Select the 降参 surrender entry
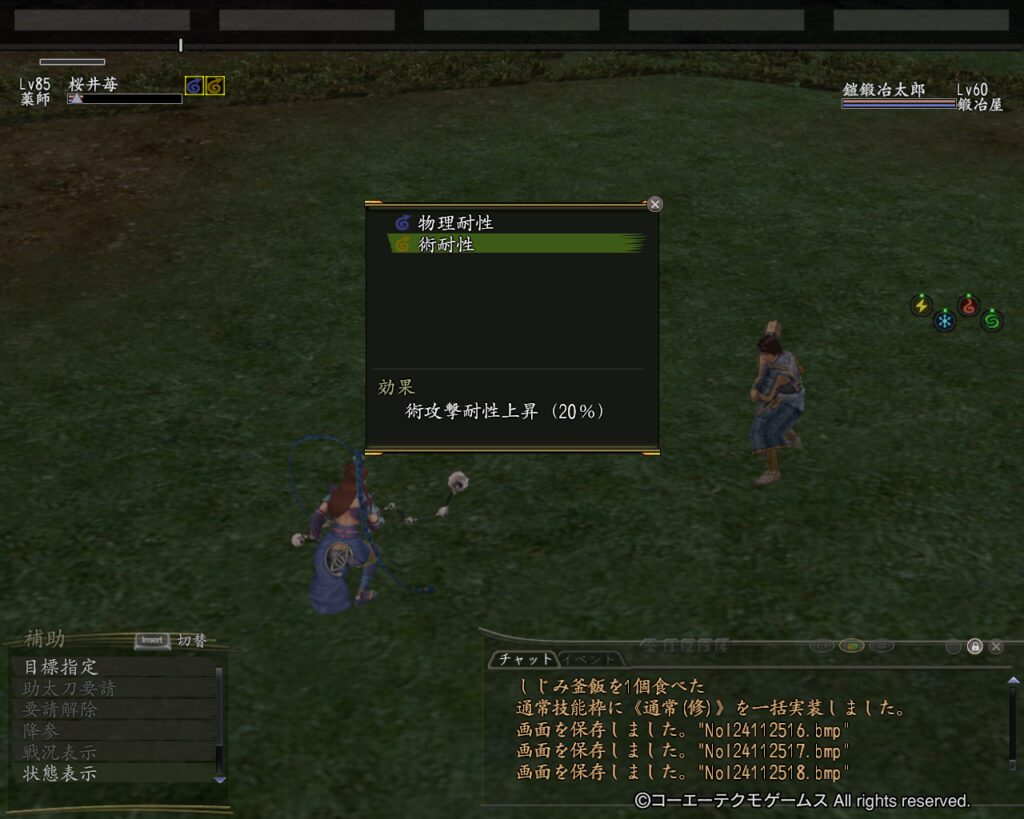The image size is (1024, 819). (40, 731)
